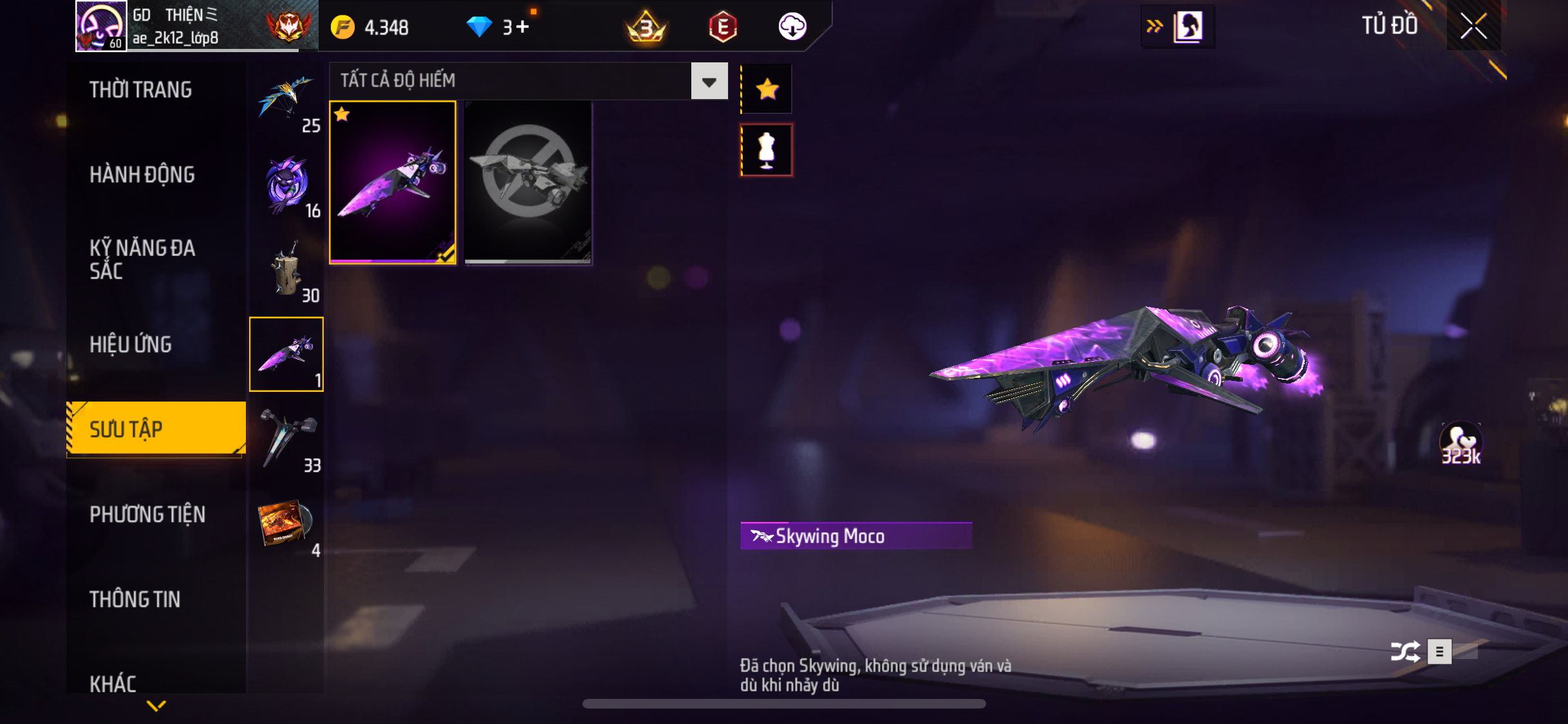Click the shuffle random icon
The width and height of the screenshot is (1568, 724).
pos(1405,652)
